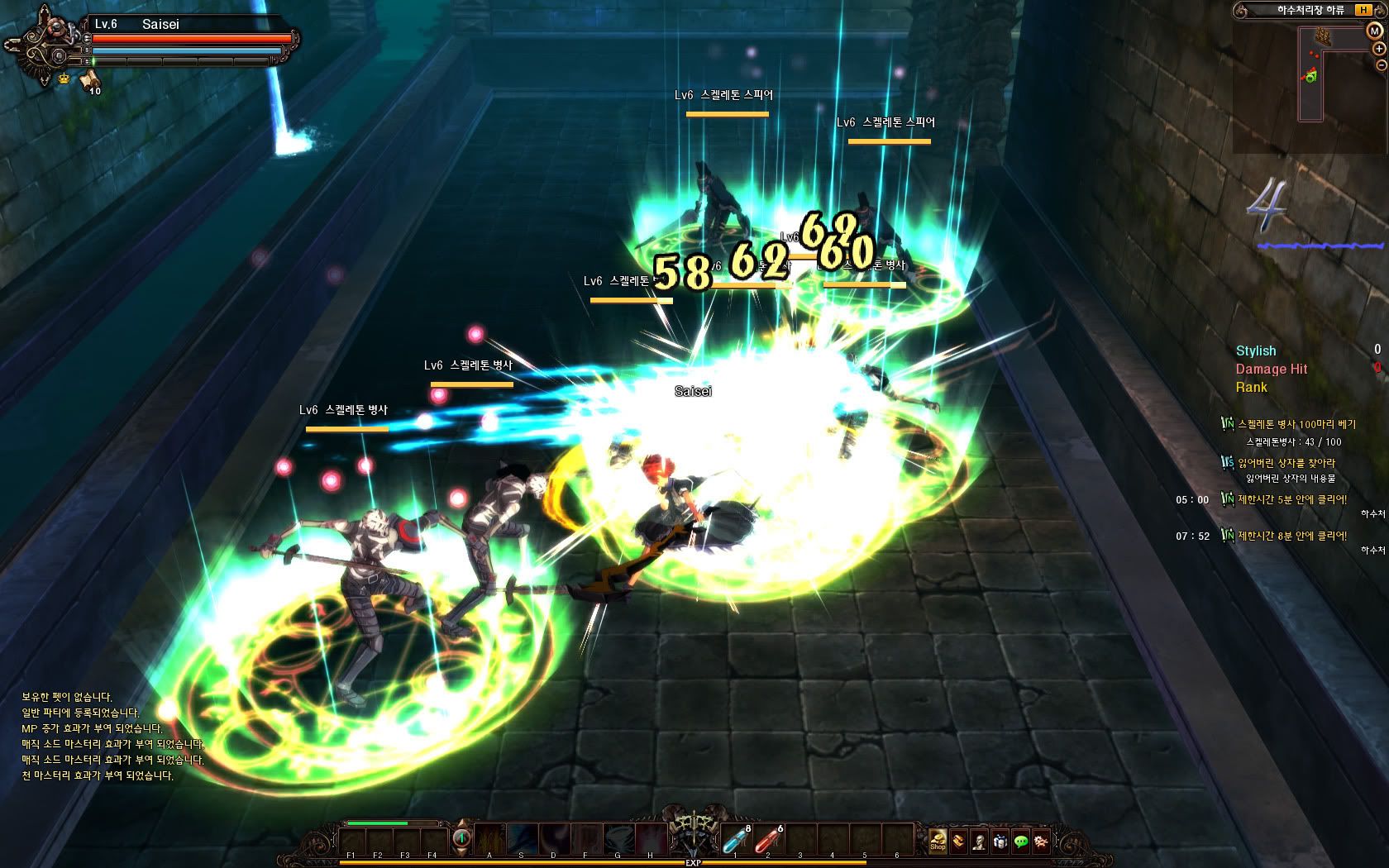Click the gold bars icon beside Shop
Screen dimensions: 1389x868
958,842
